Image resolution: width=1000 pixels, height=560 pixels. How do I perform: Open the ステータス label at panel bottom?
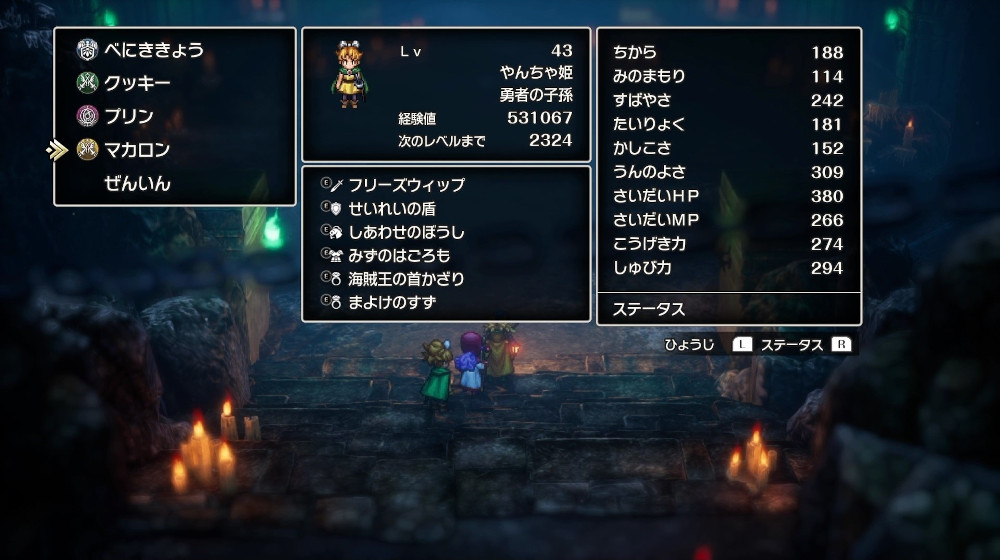pos(649,309)
